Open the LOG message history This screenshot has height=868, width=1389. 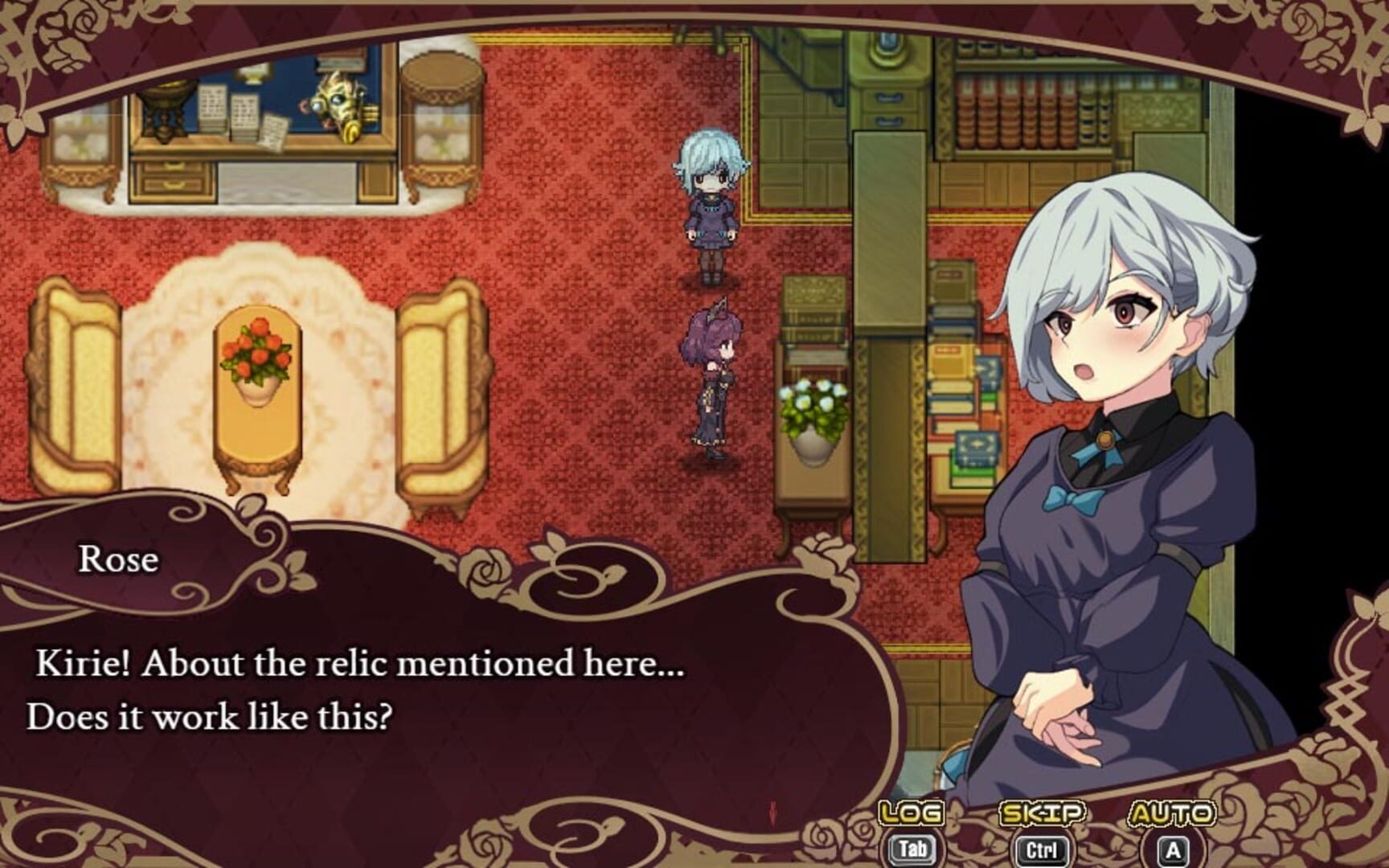(912, 813)
